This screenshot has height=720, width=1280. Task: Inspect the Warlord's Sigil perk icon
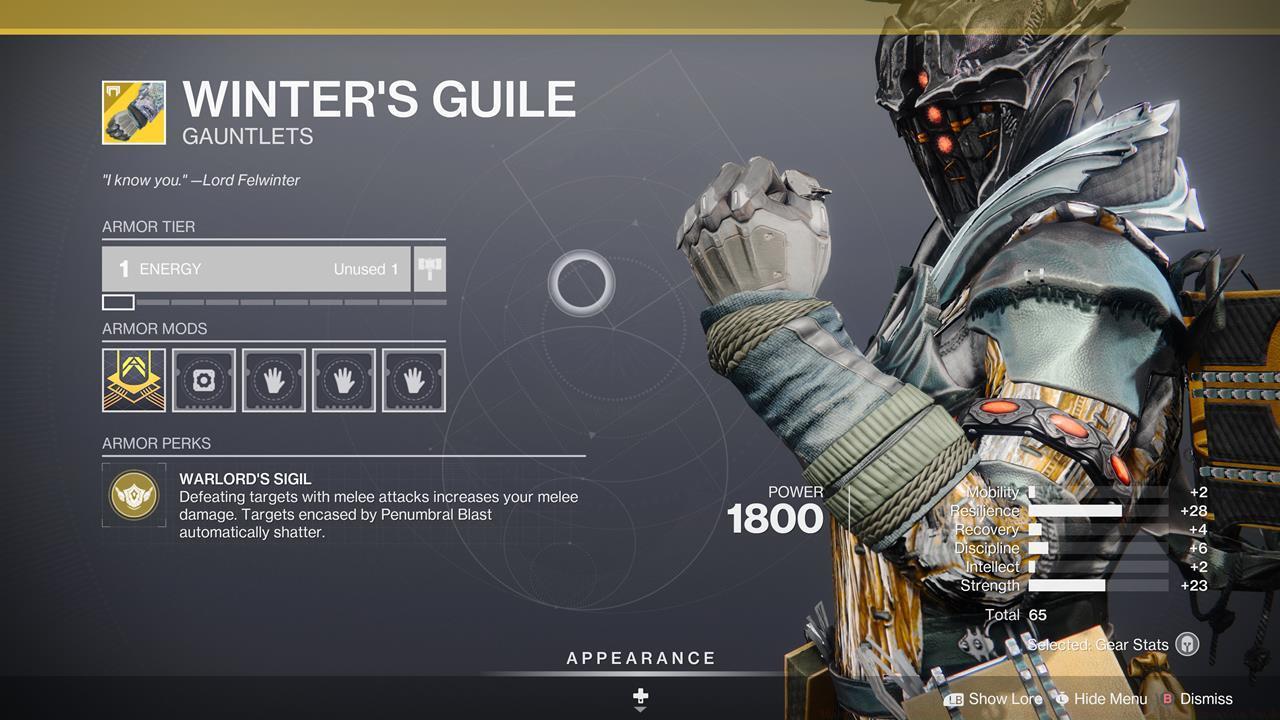coord(134,495)
